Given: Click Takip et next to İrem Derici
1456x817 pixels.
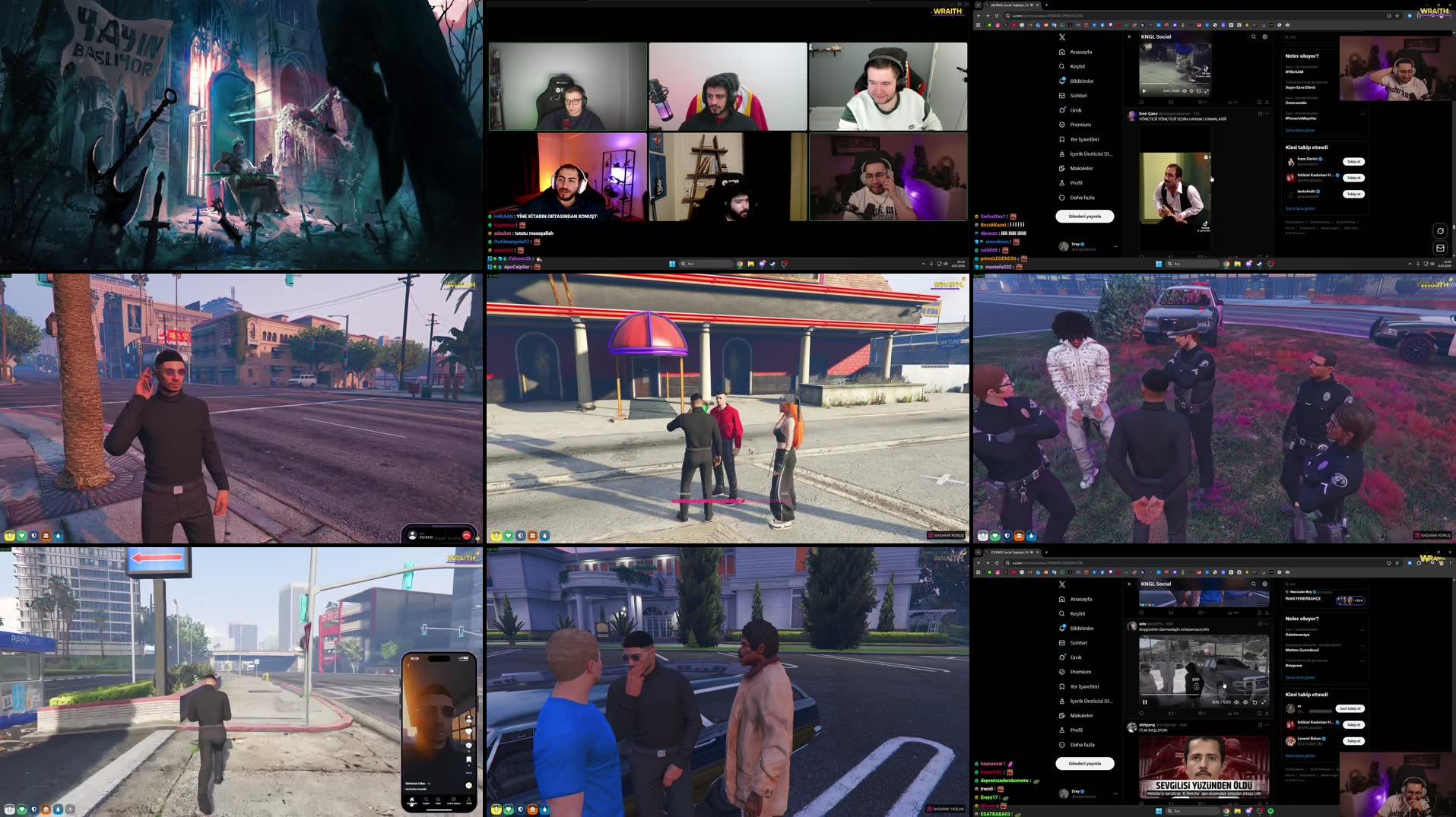Looking at the screenshot, I should click(1356, 161).
